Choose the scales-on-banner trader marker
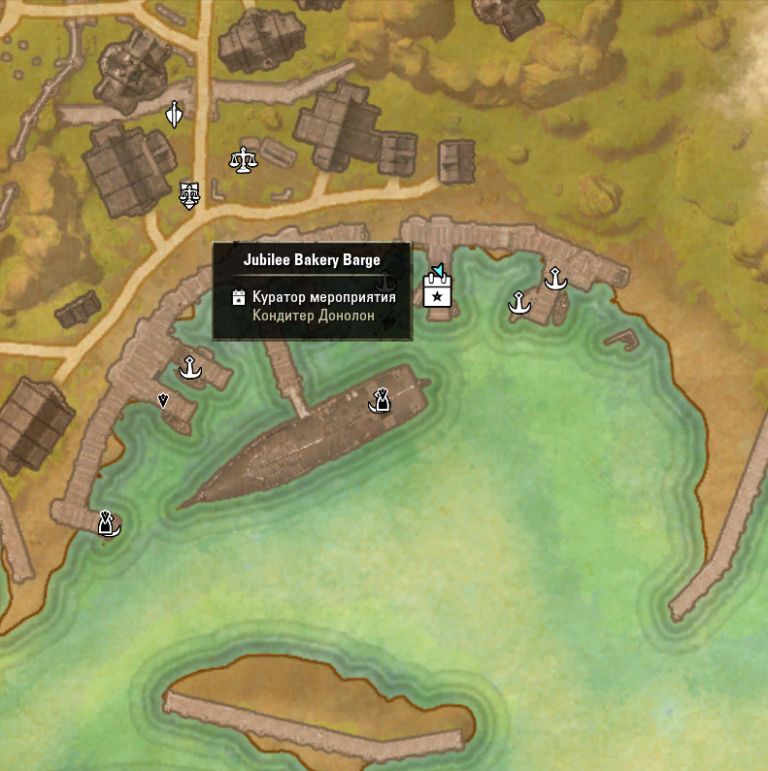Image resolution: width=768 pixels, height=771 pixels. pyautogui.click(x=188, y=194)
